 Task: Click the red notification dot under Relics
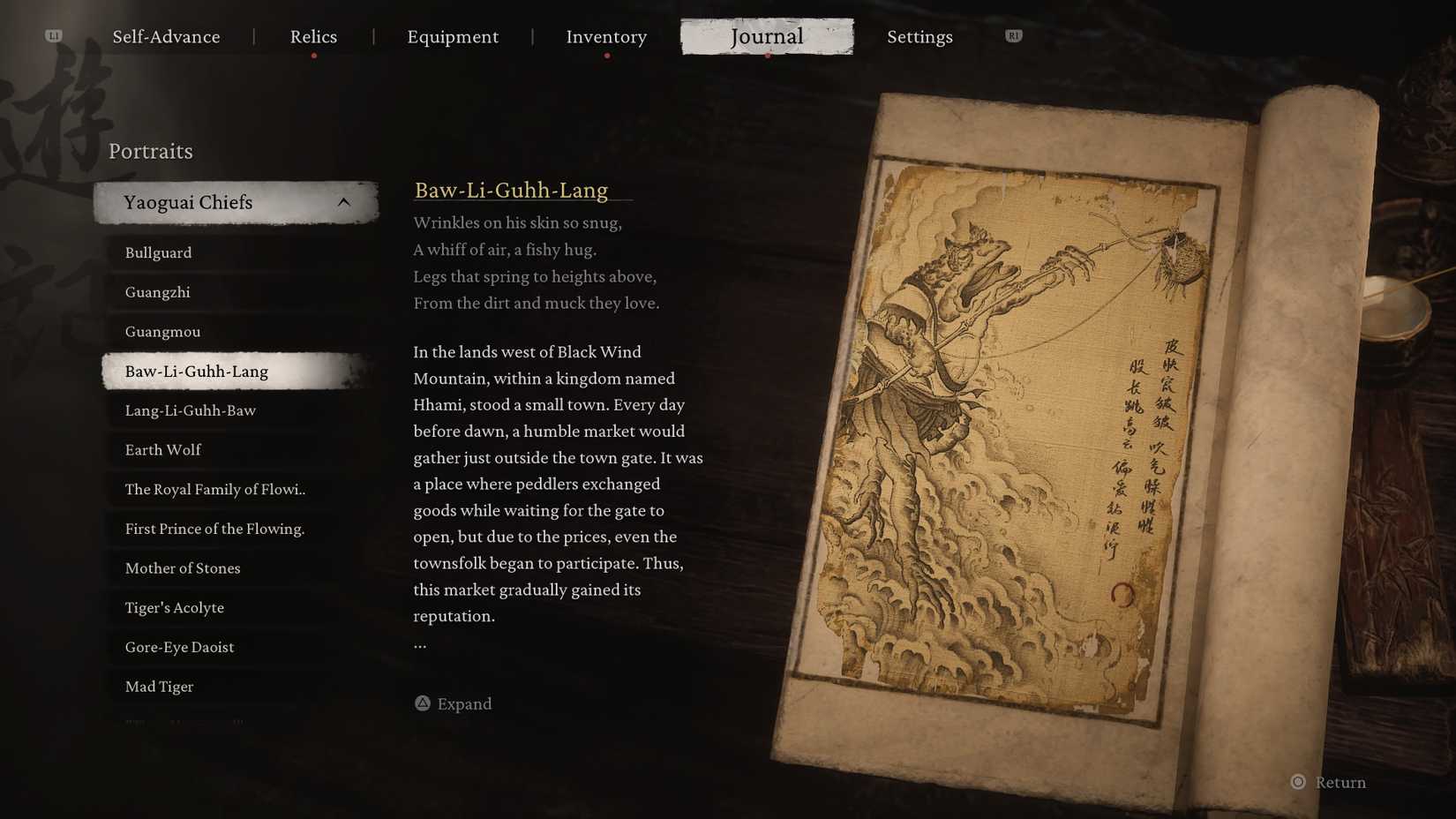click(x=313, y=55)
